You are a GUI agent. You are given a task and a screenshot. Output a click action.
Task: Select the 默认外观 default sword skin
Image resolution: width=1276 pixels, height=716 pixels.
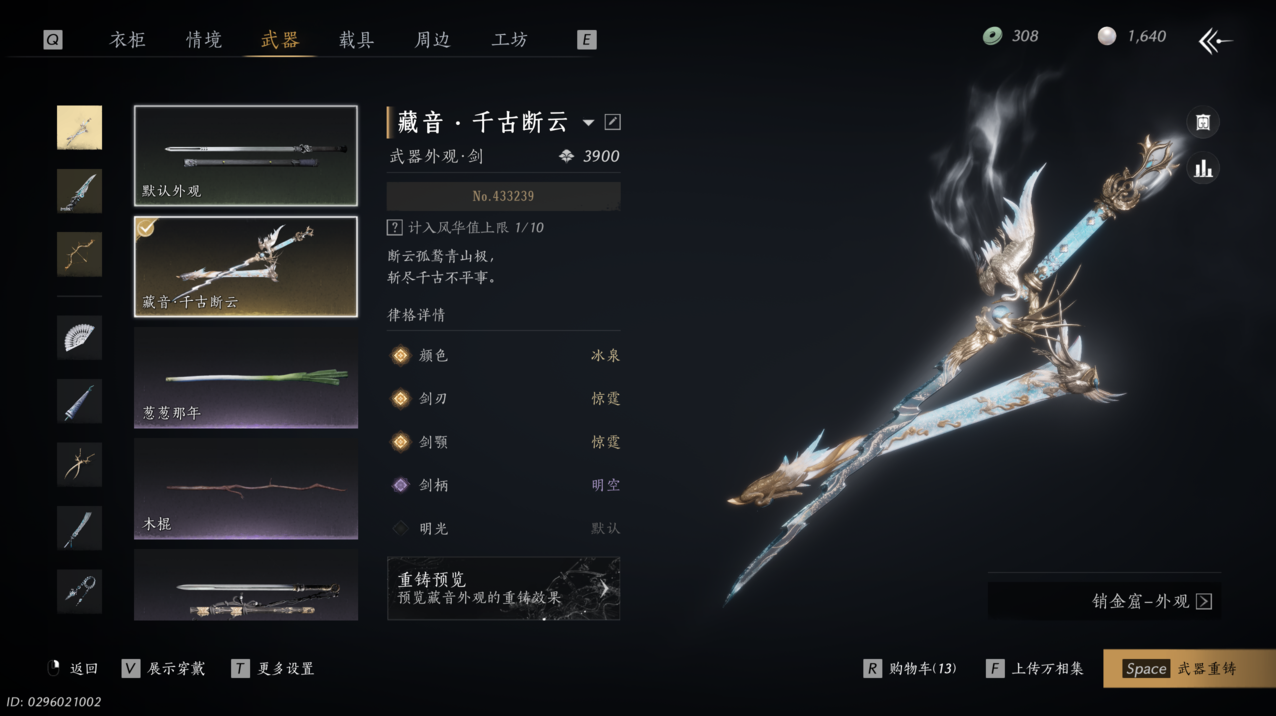pos(246,156)
